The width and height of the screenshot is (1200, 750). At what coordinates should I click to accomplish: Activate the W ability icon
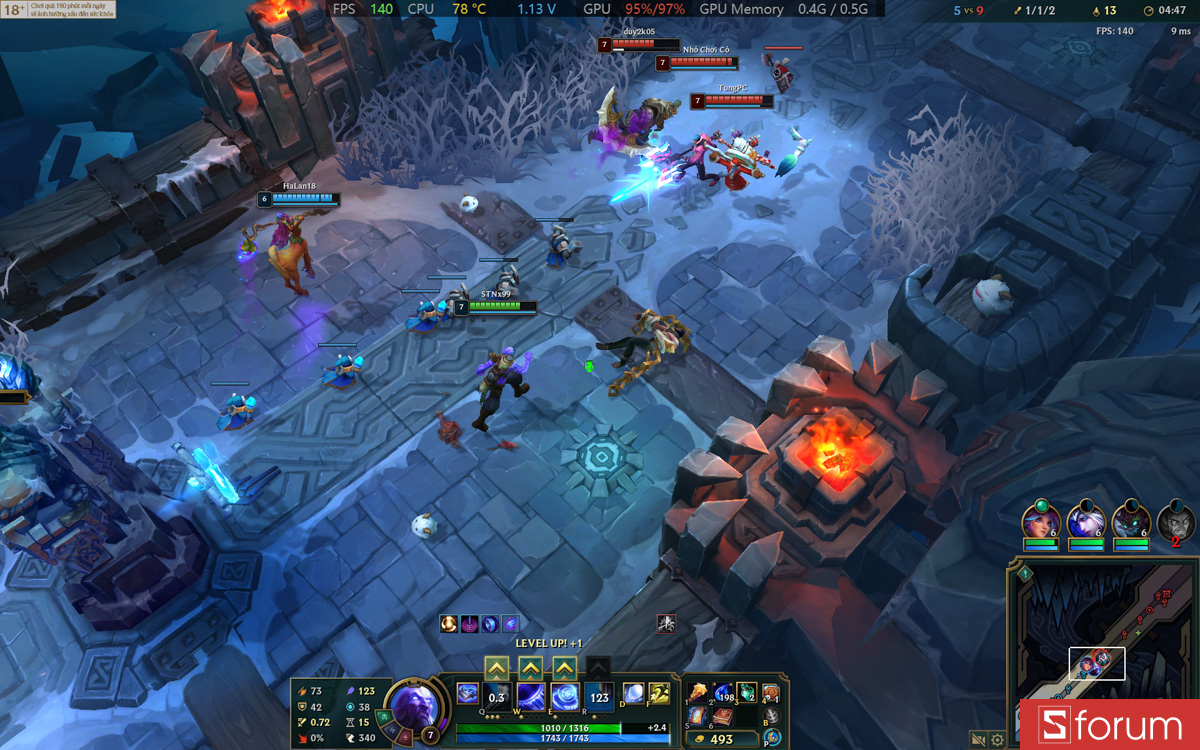click(x=531, y=696)
